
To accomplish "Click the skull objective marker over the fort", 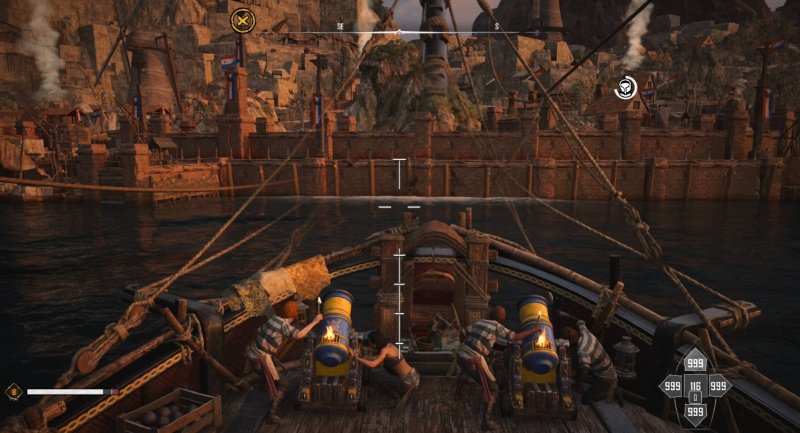I will [626, 87].
